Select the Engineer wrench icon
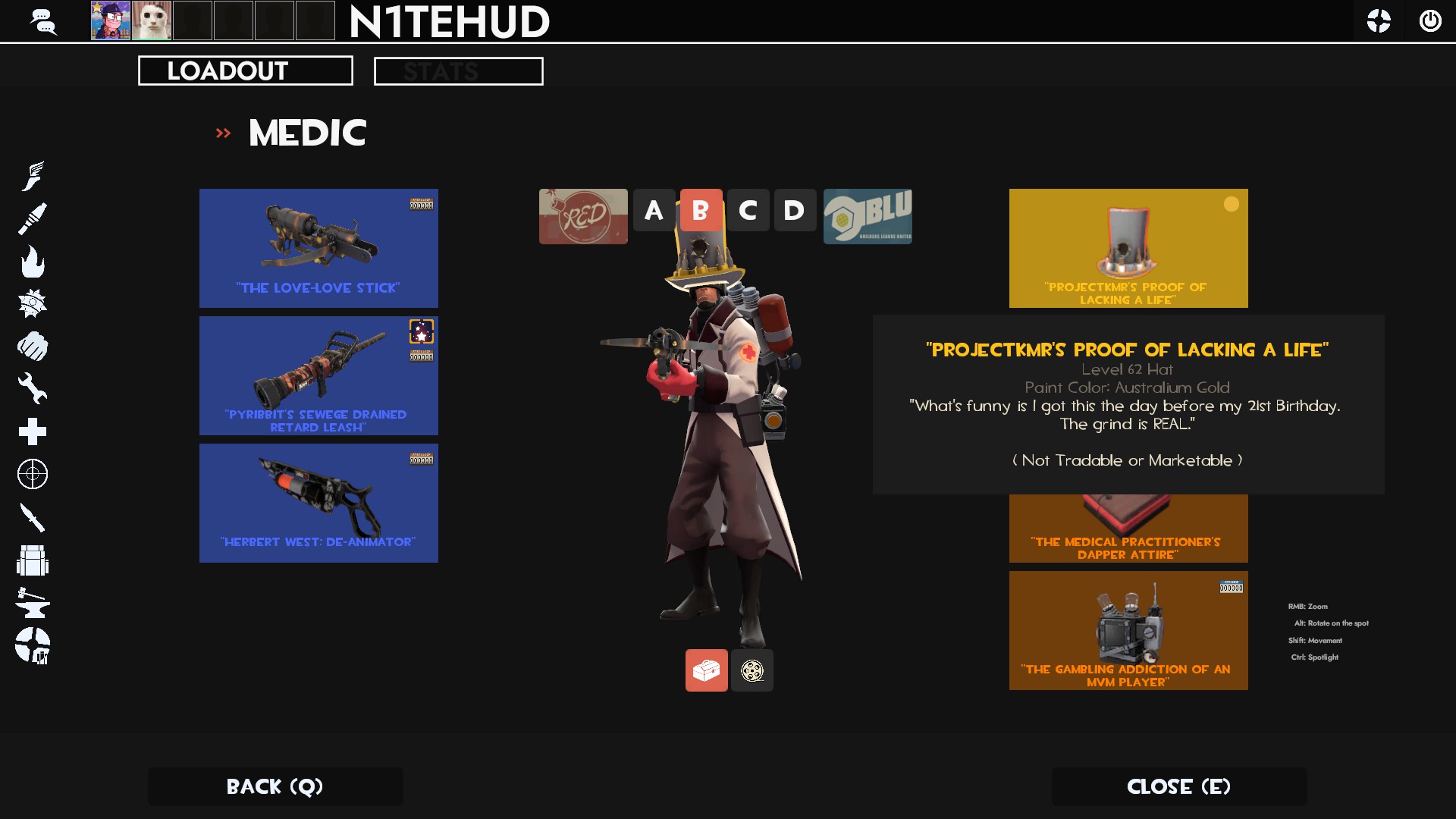This screenshot has width=1456, height=819. point(33,389)
